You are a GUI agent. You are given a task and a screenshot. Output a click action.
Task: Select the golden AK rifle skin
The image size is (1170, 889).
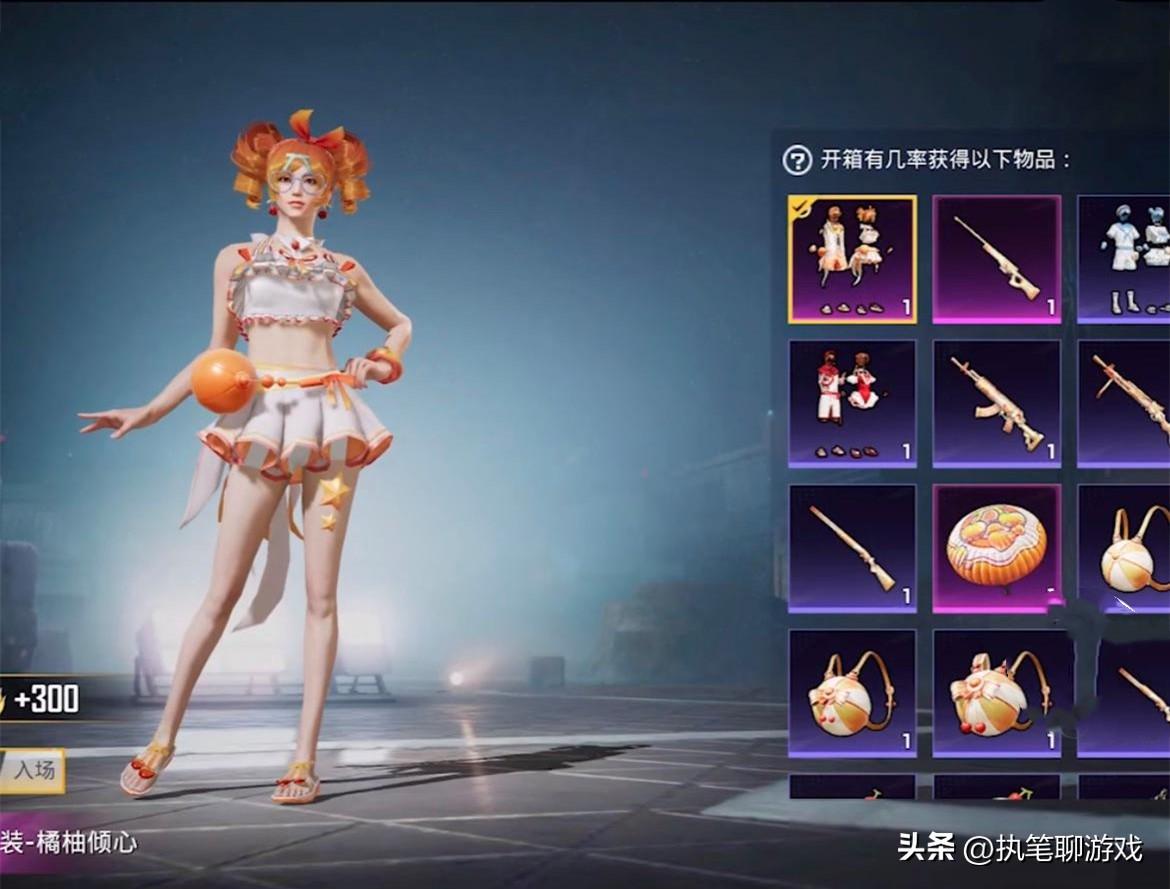tap(996, 403)
